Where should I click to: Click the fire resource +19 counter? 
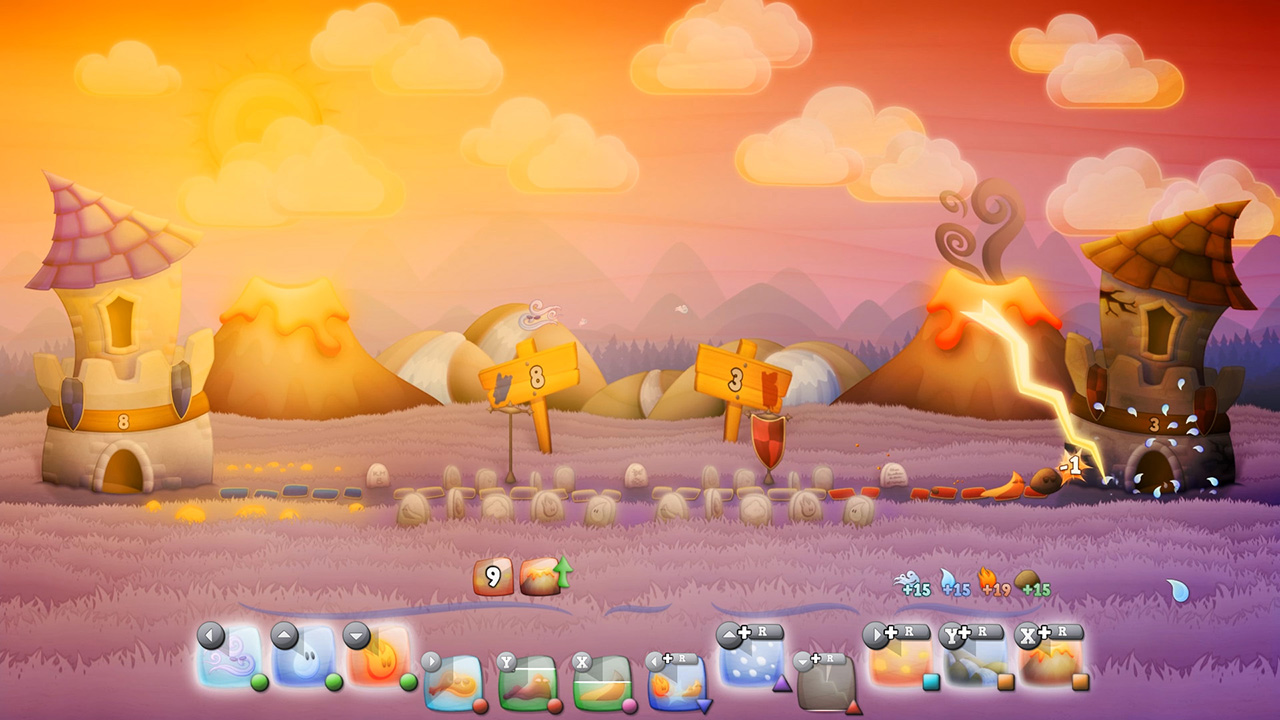[993, 588]
